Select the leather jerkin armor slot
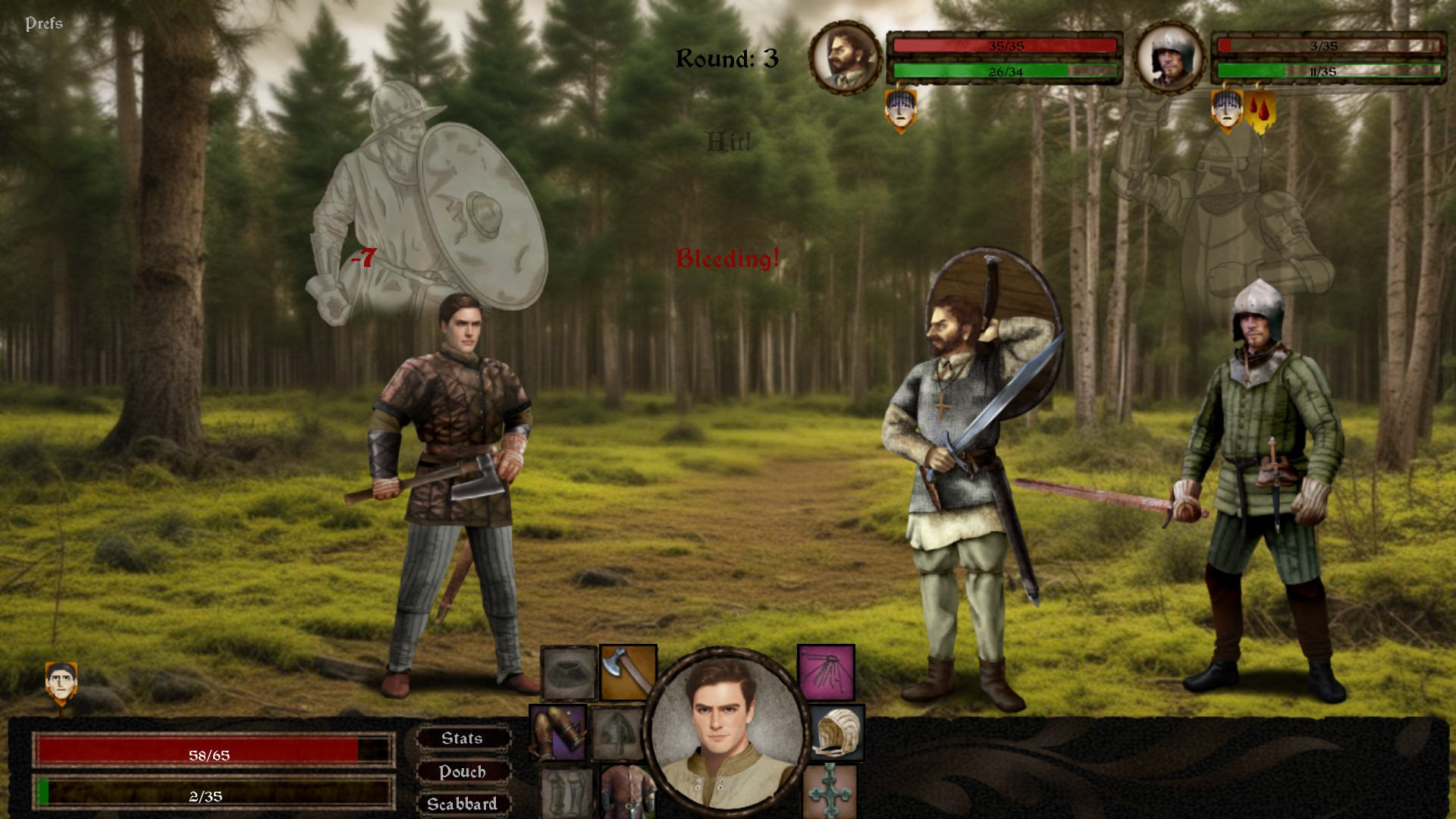1456x819 pixels. point(627,791)
